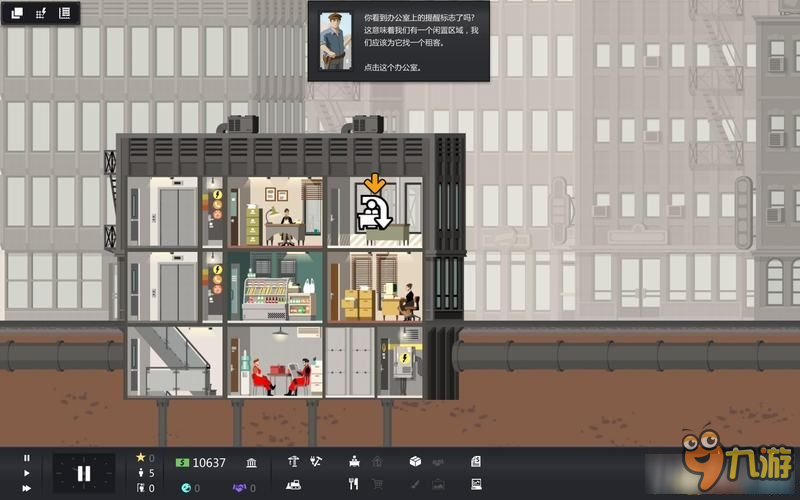Set game speed to normal play

pyautogui.click(x=27, y=473)
